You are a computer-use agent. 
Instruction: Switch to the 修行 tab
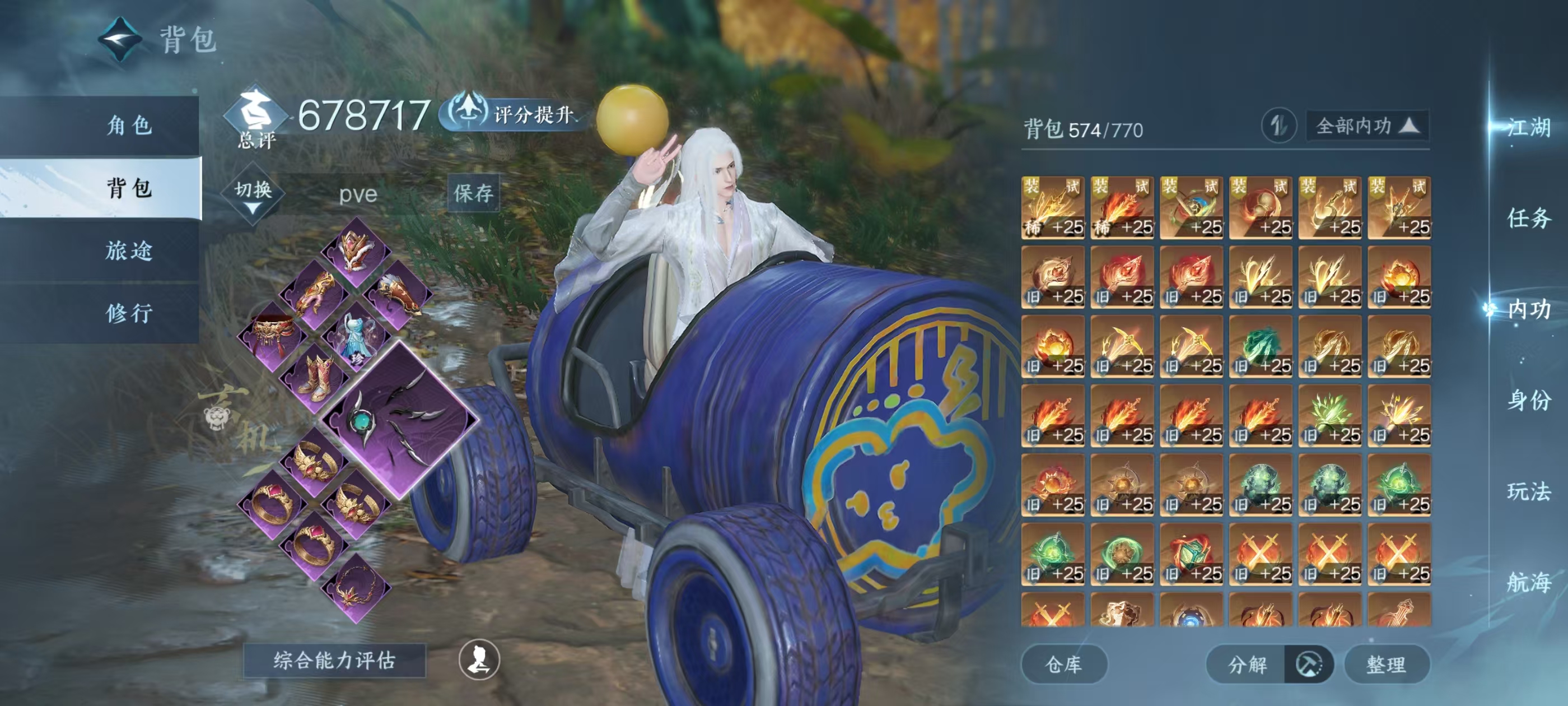pos(128,313)
